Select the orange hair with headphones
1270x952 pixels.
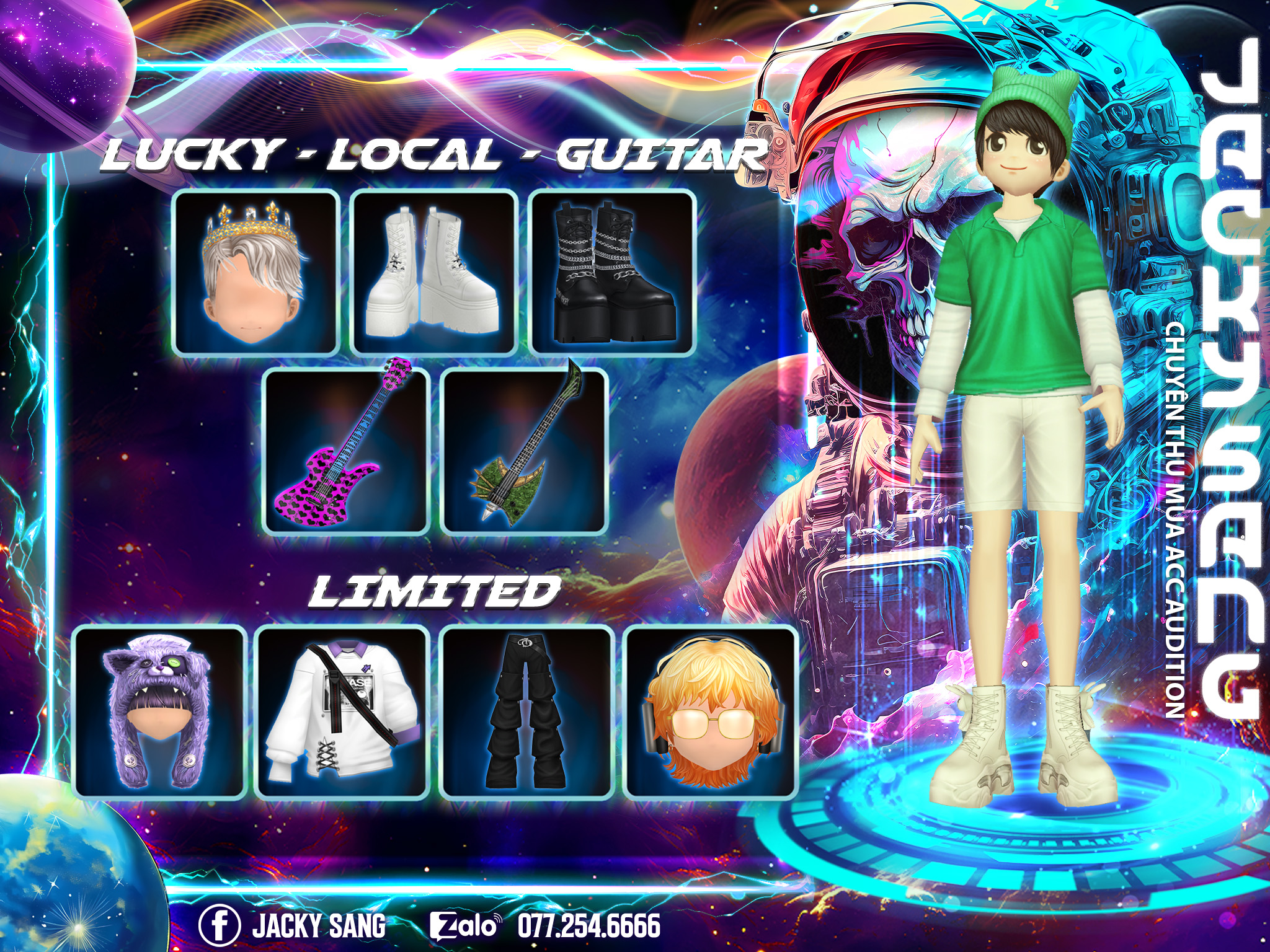(709, 711)
